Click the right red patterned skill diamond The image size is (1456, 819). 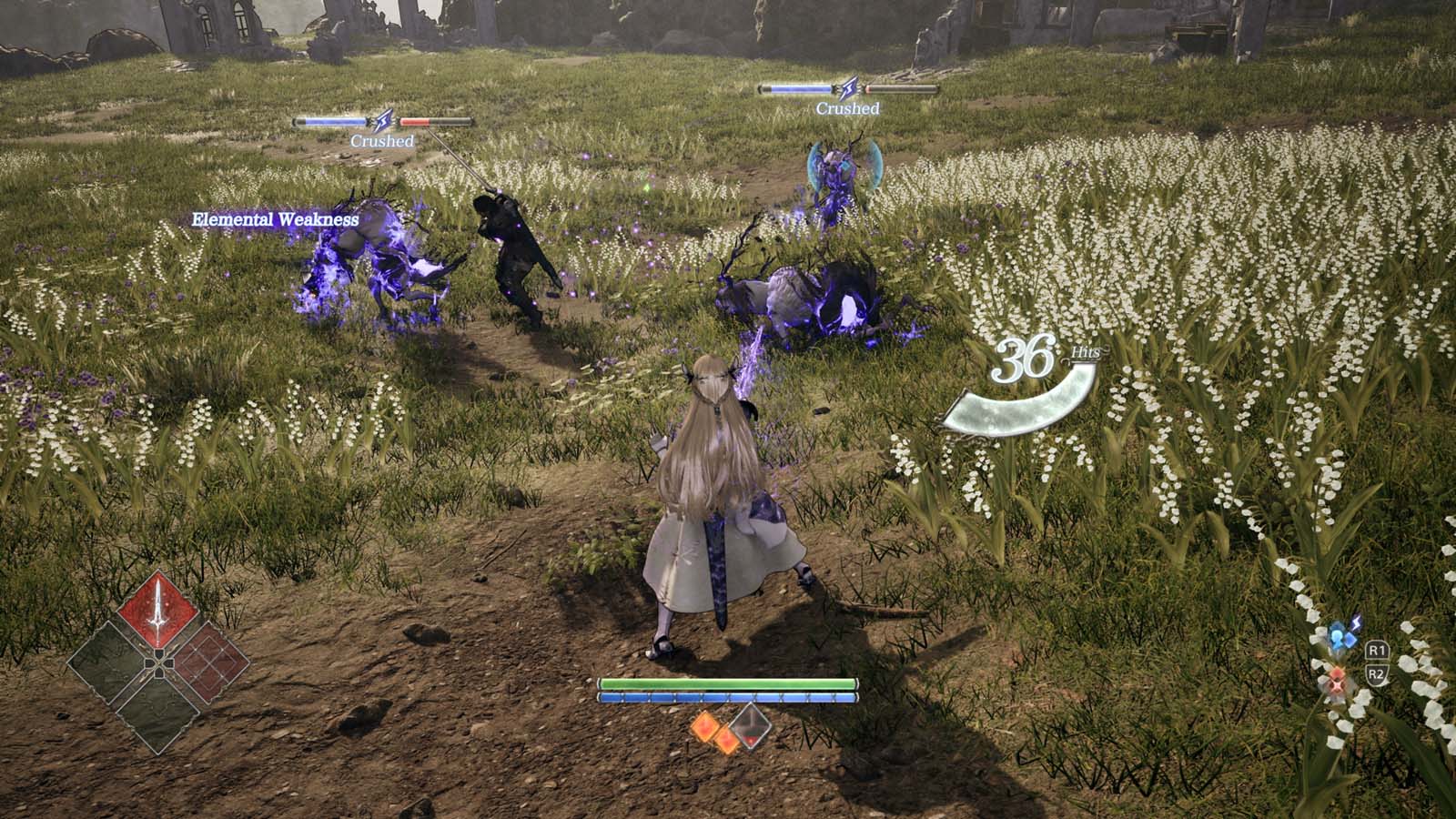tap(206, 662)
